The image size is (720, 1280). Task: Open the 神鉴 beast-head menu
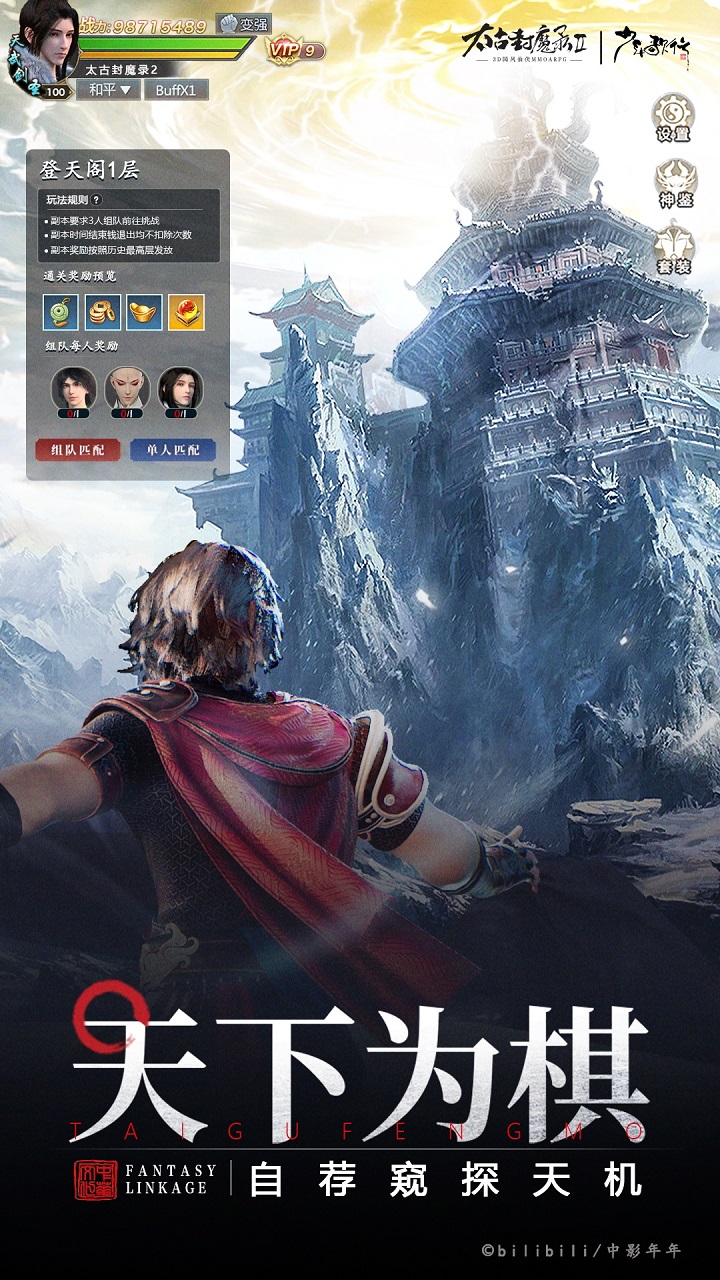coord(674,181)
